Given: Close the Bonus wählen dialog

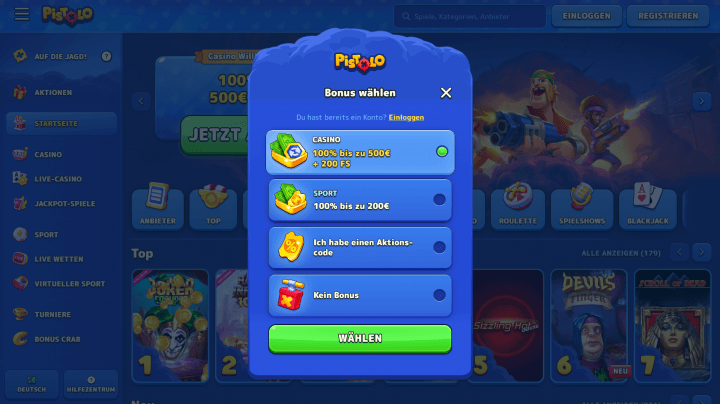Looking at the screenshot, I should 446,93.
